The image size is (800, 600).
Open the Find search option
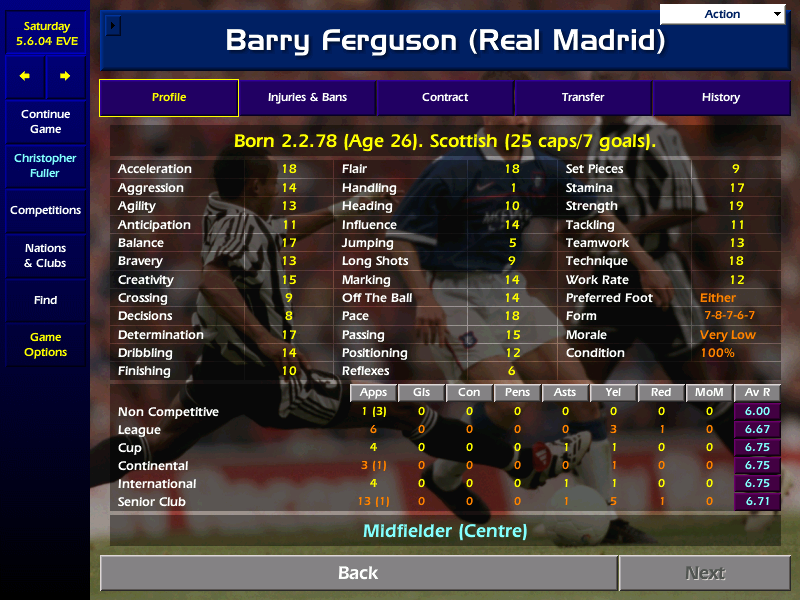pos(45,300)
